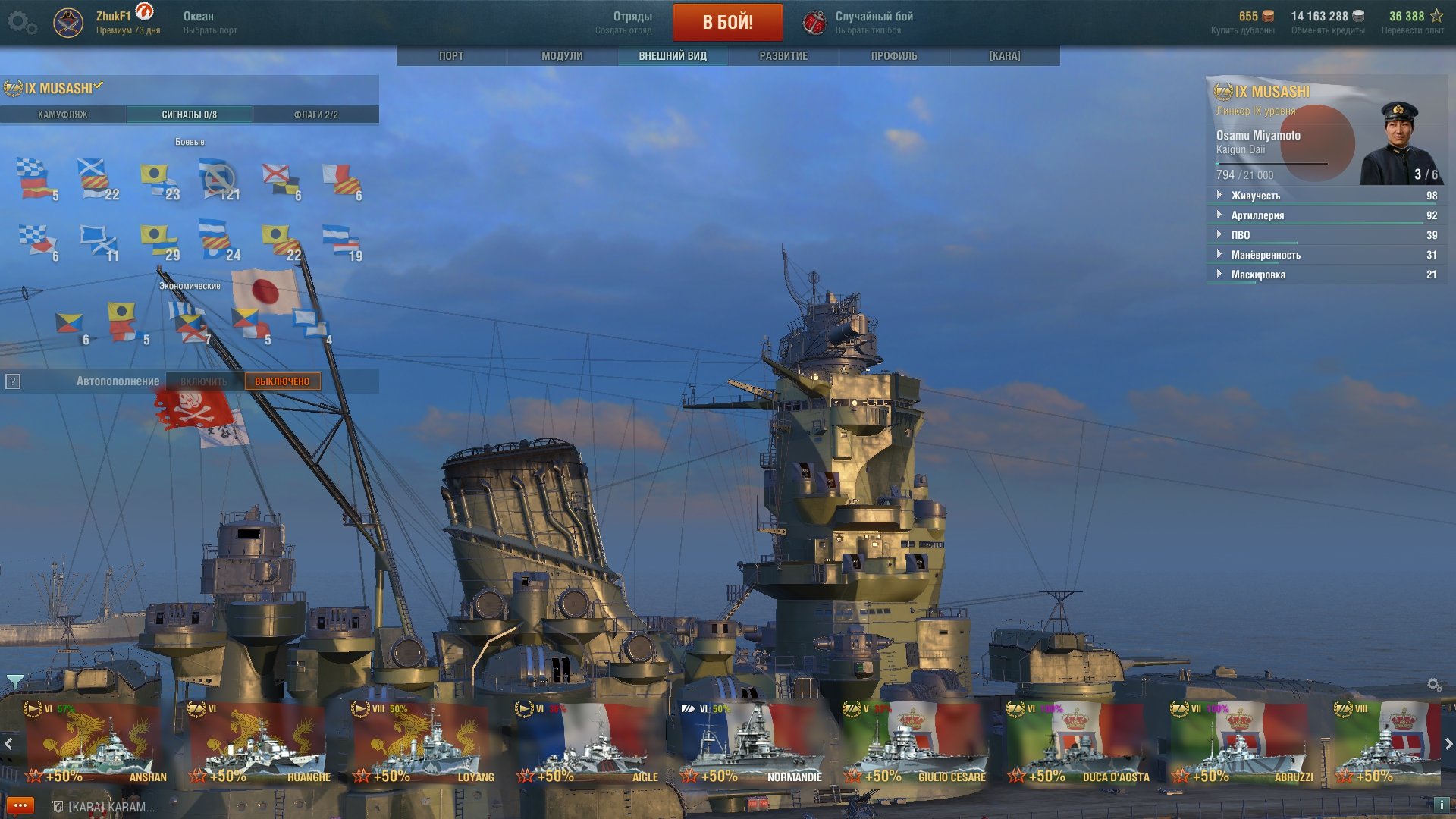Go to the РАЗВИТИЕ tab
The image size is (1456, 819).
tap(783, 56)
